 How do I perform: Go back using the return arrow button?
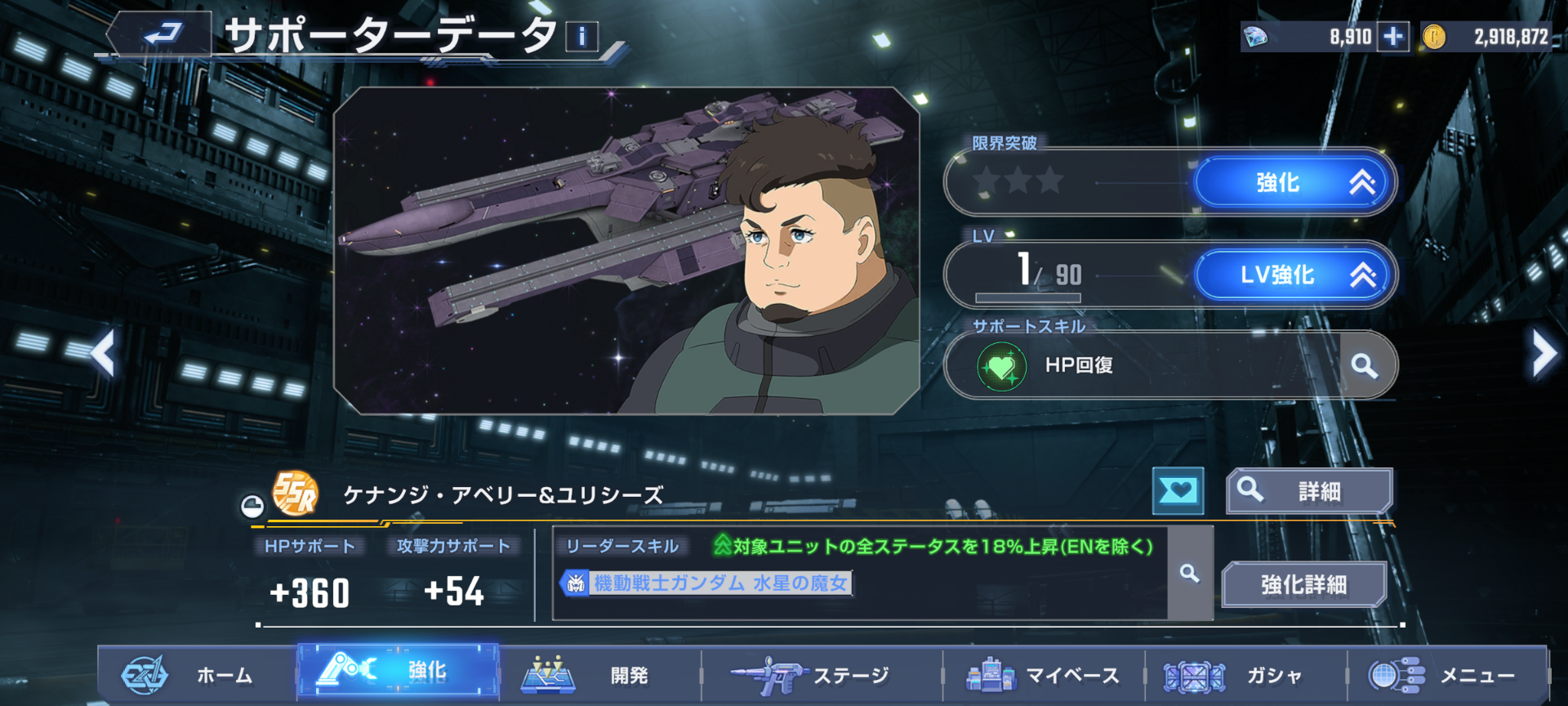(162, 34)
